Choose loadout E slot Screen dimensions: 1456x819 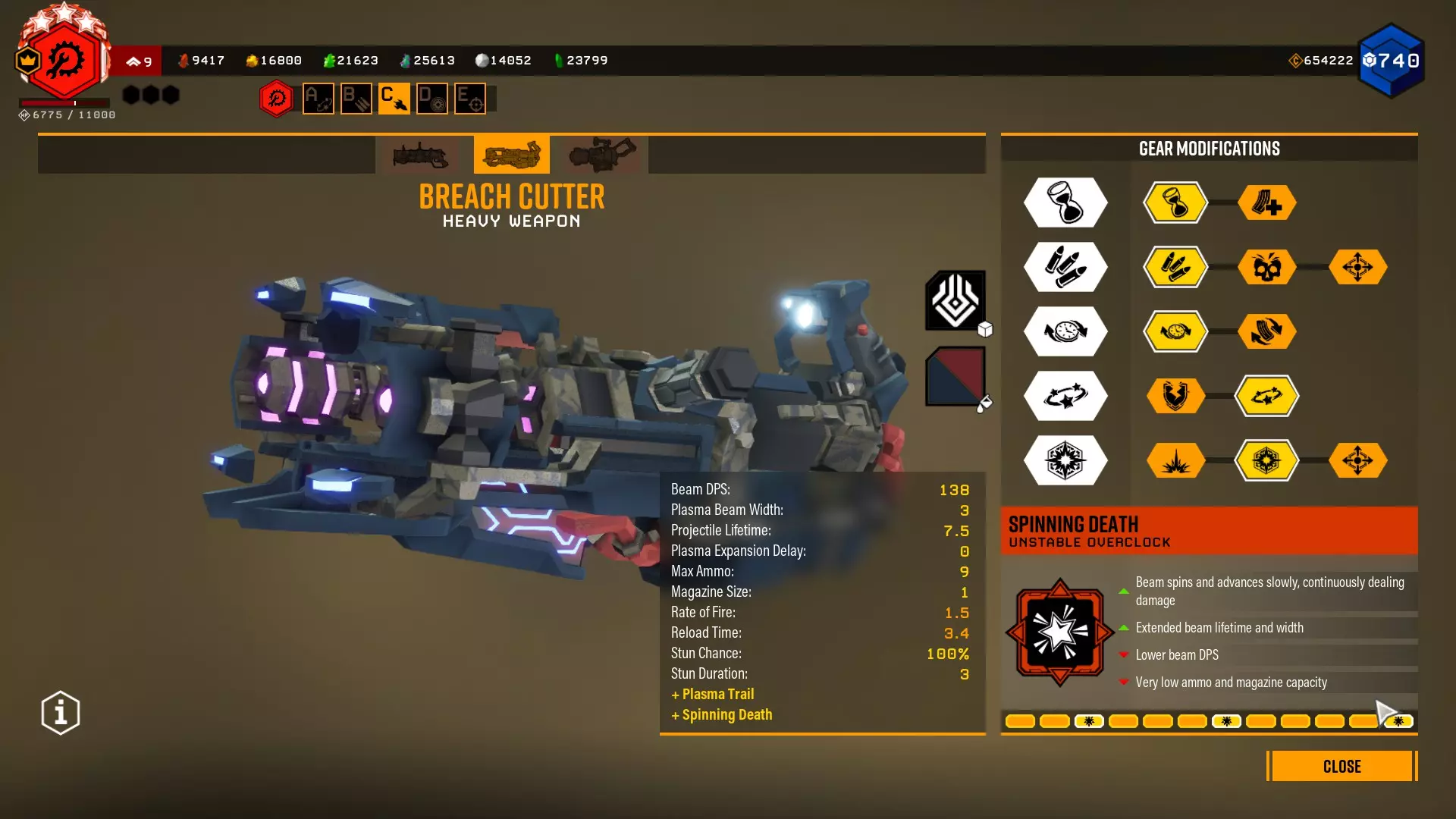[470, 99]
